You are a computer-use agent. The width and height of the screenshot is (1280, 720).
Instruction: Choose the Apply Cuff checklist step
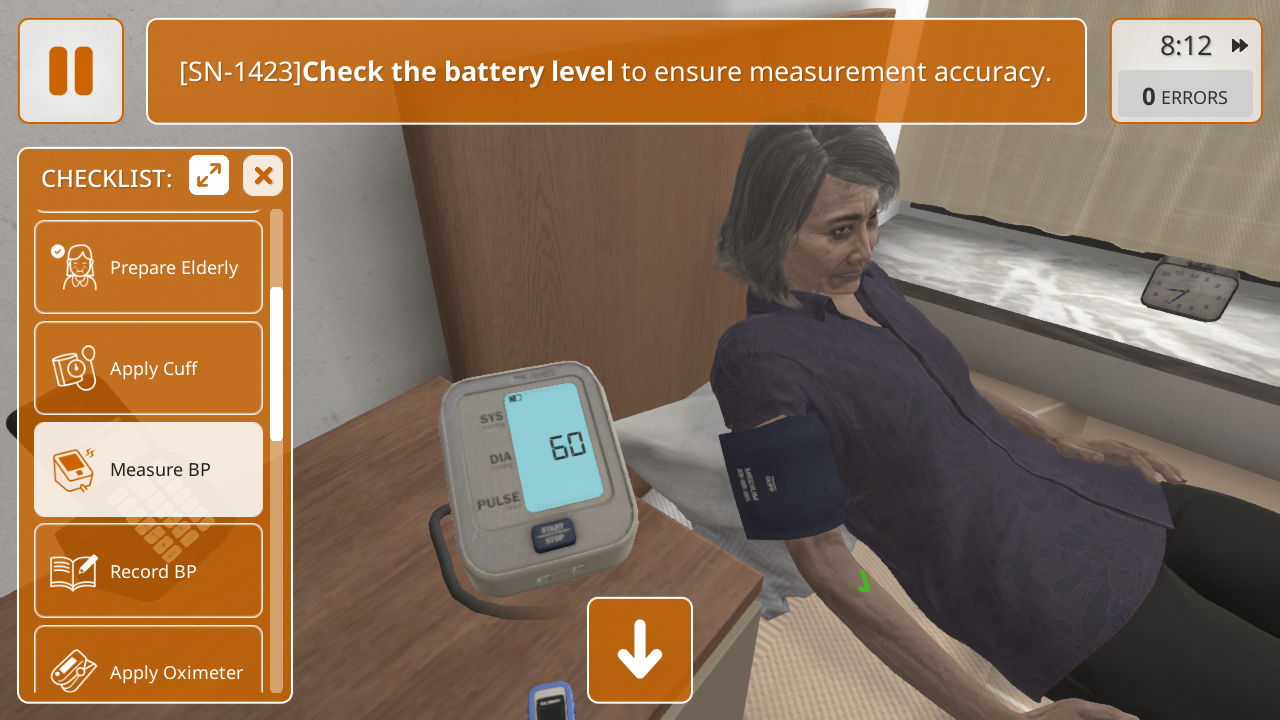149,368
